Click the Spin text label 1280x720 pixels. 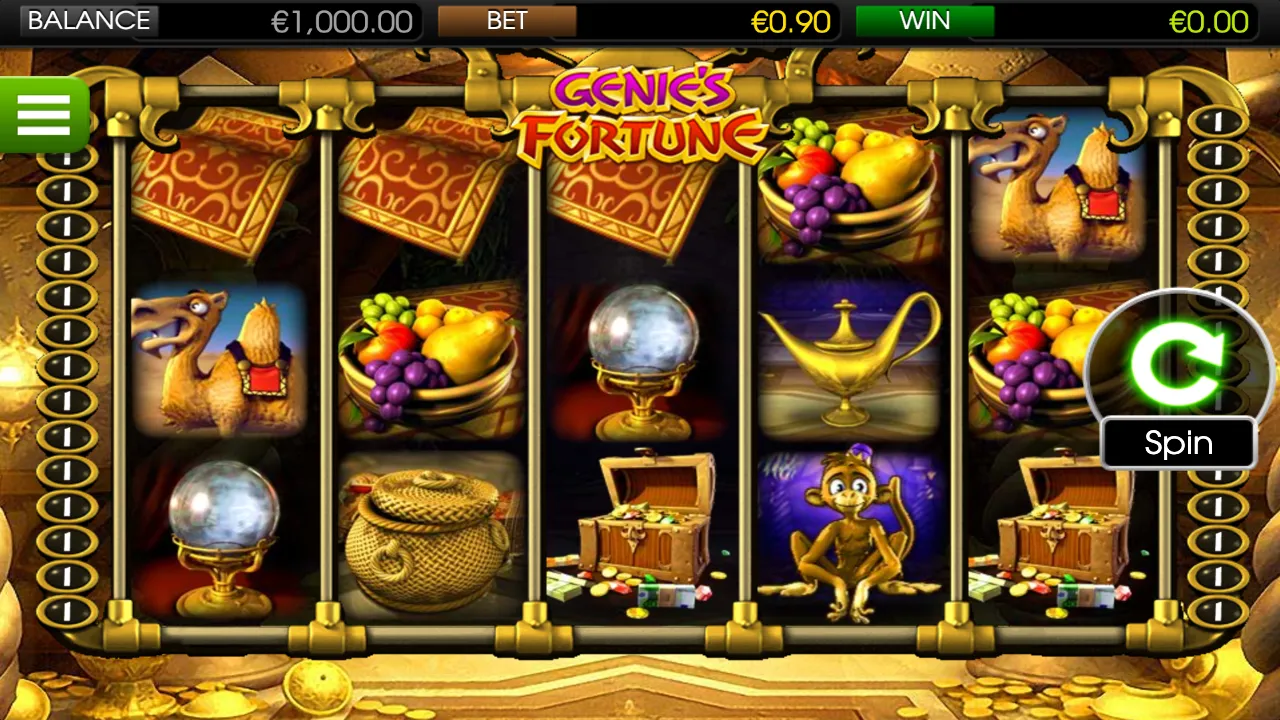click(x=1177, y=443)
